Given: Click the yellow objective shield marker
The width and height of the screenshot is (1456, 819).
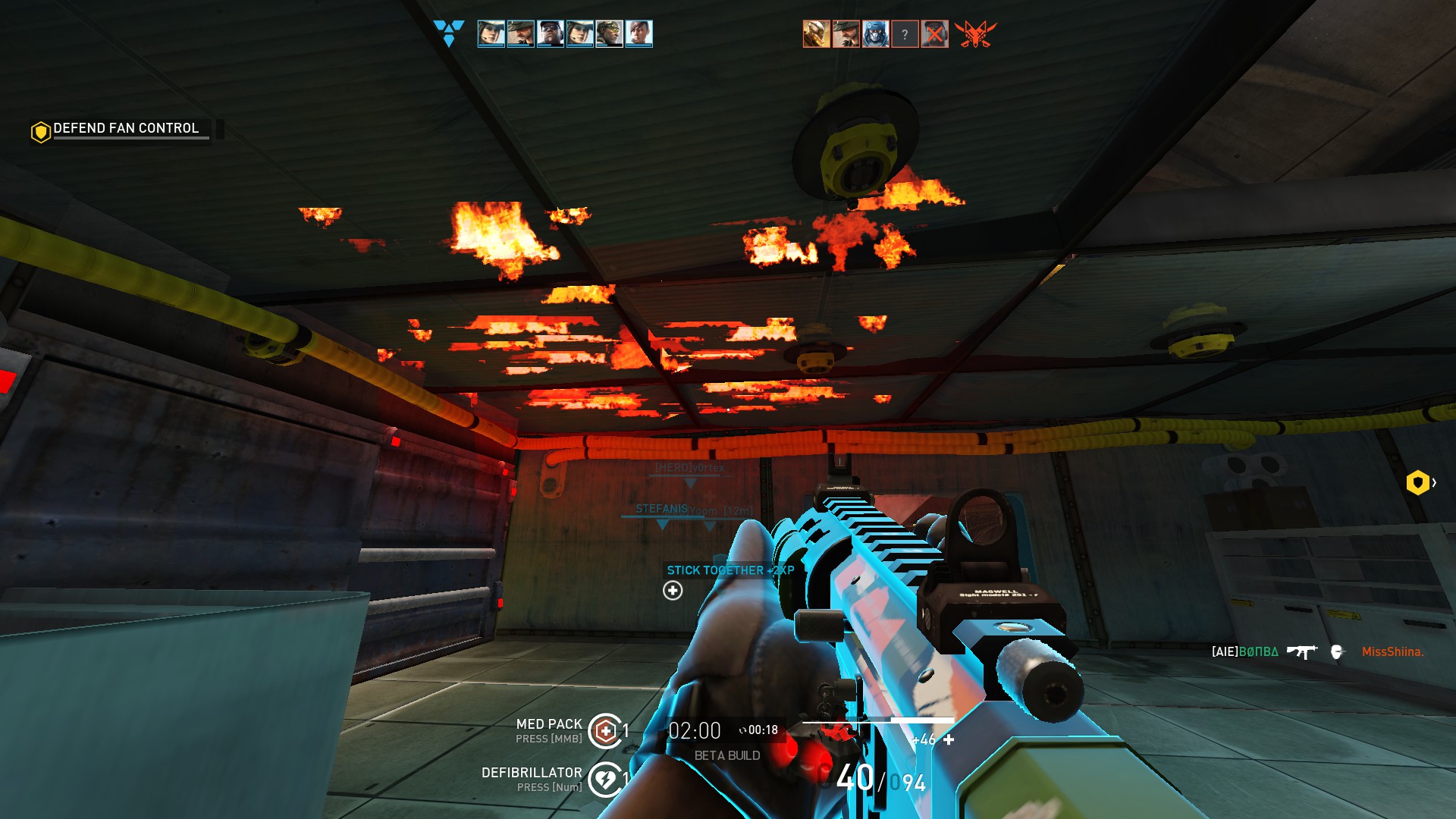Looking at the screenshot, I should 1417,482.
